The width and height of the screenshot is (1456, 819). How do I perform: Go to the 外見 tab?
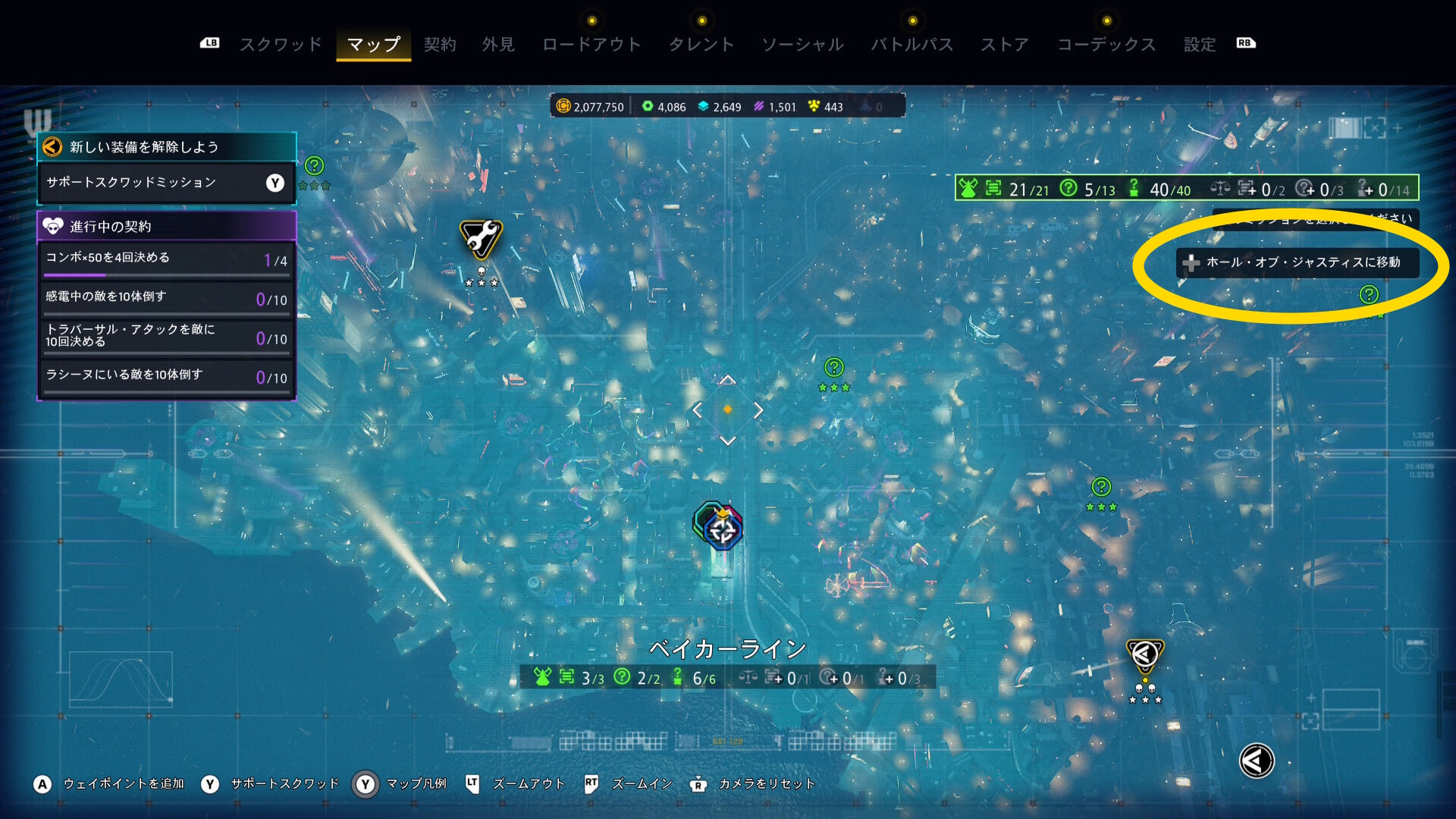(498, 45)
